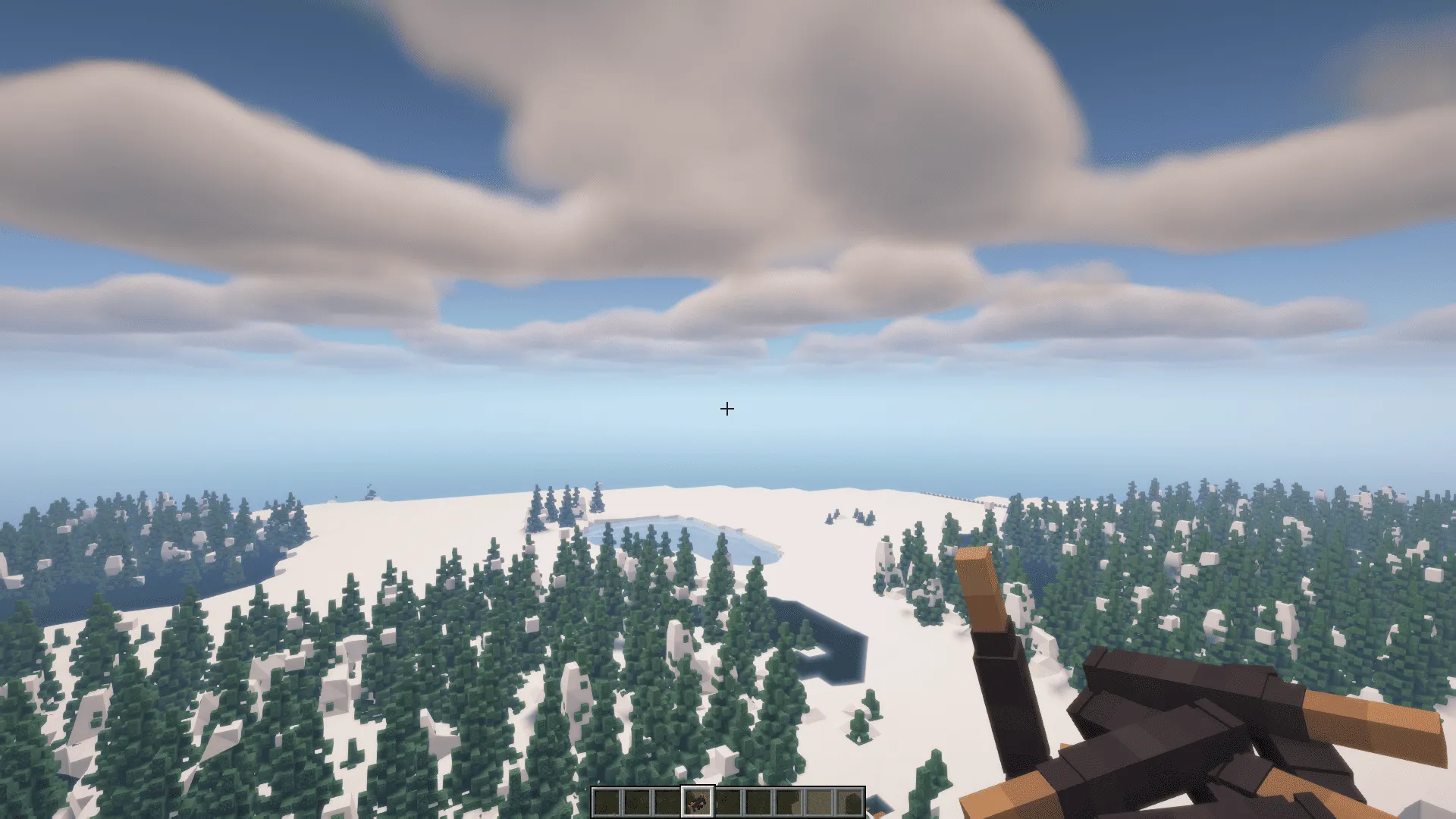Viewport: 1456px width, 819px height.
Task: Click the first hotbar slot
Action: coord(607,802)
